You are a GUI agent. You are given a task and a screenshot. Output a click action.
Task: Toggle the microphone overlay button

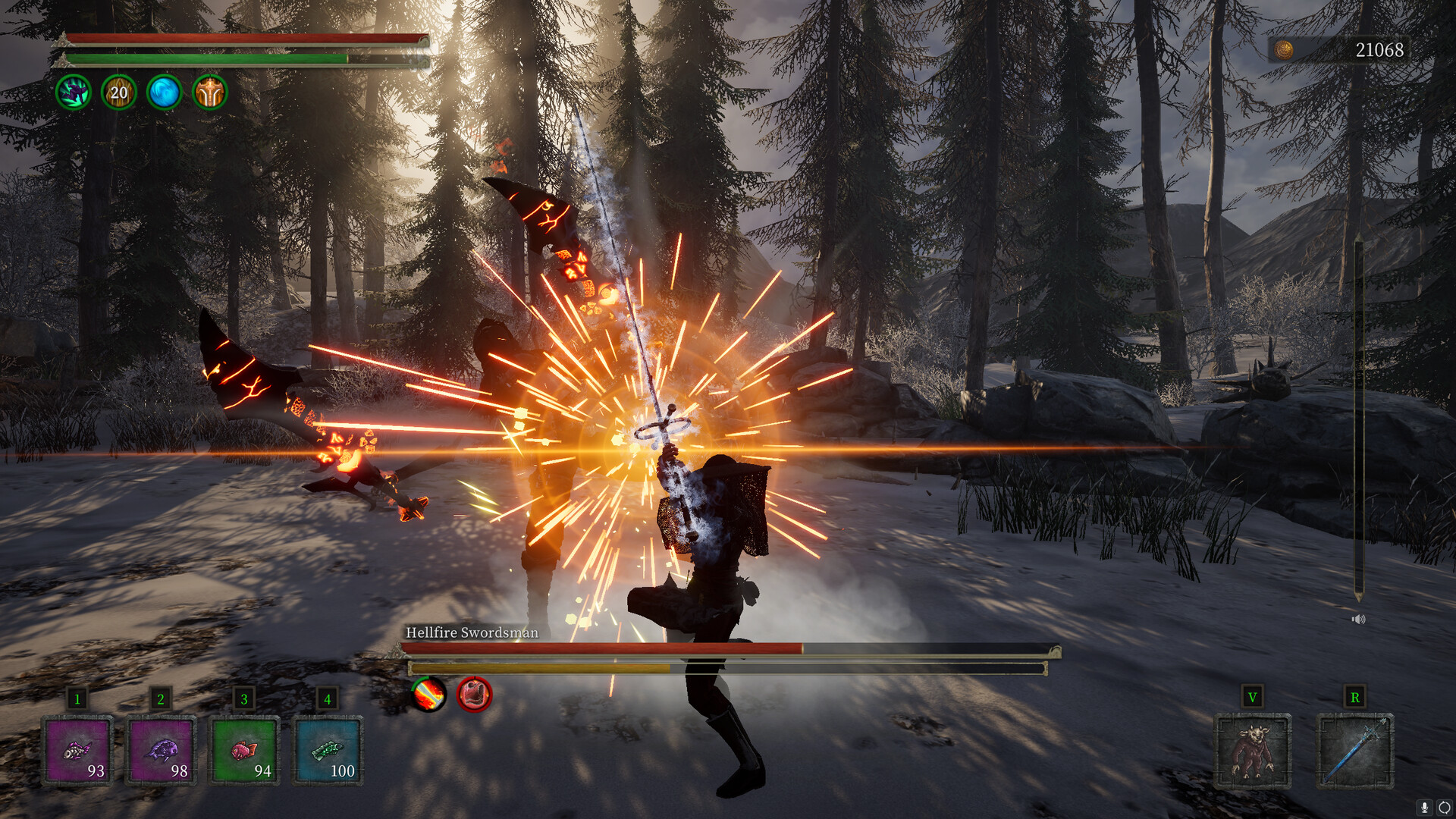coord(1425,808)
